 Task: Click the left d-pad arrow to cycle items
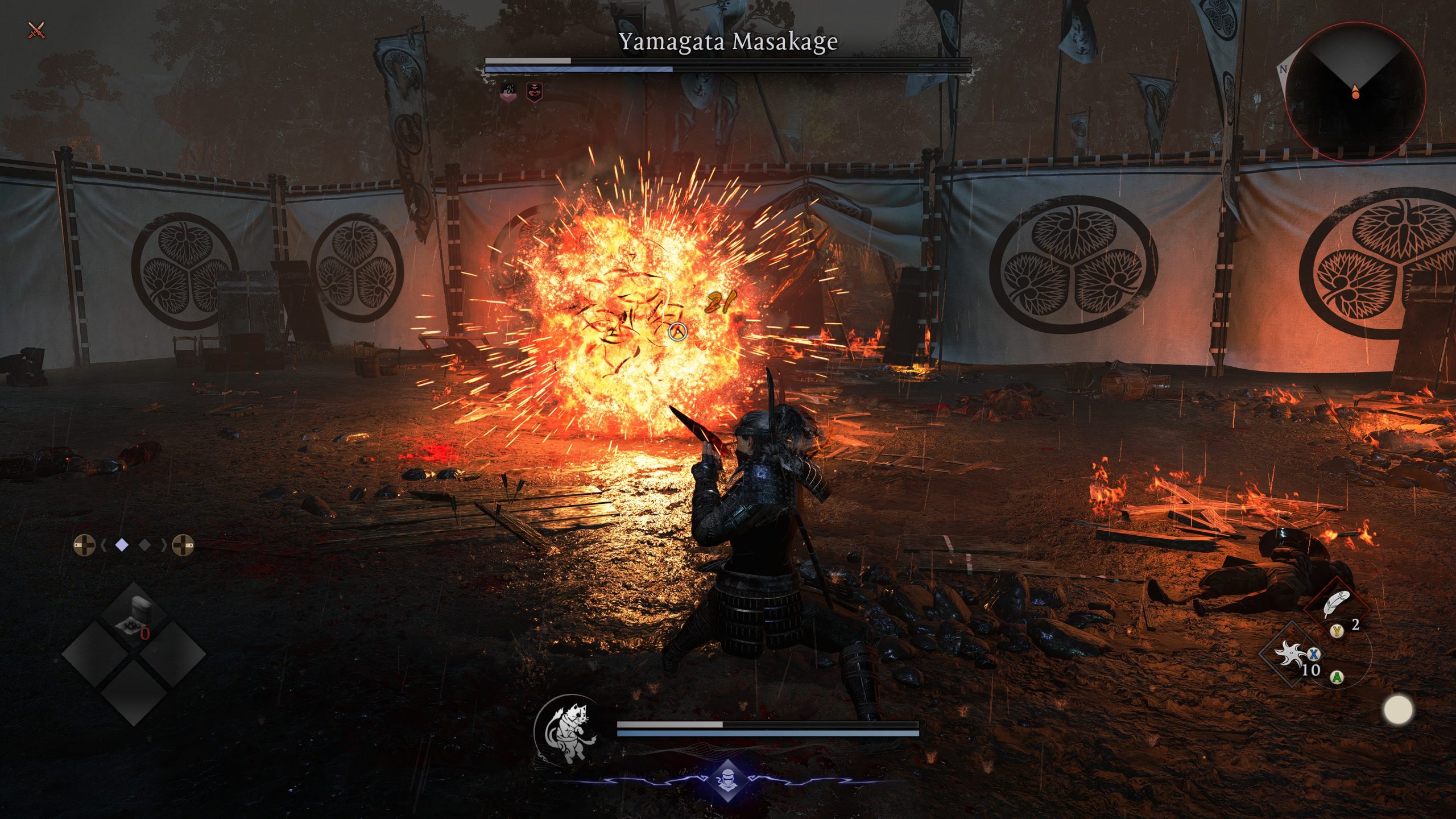[84, 545]
